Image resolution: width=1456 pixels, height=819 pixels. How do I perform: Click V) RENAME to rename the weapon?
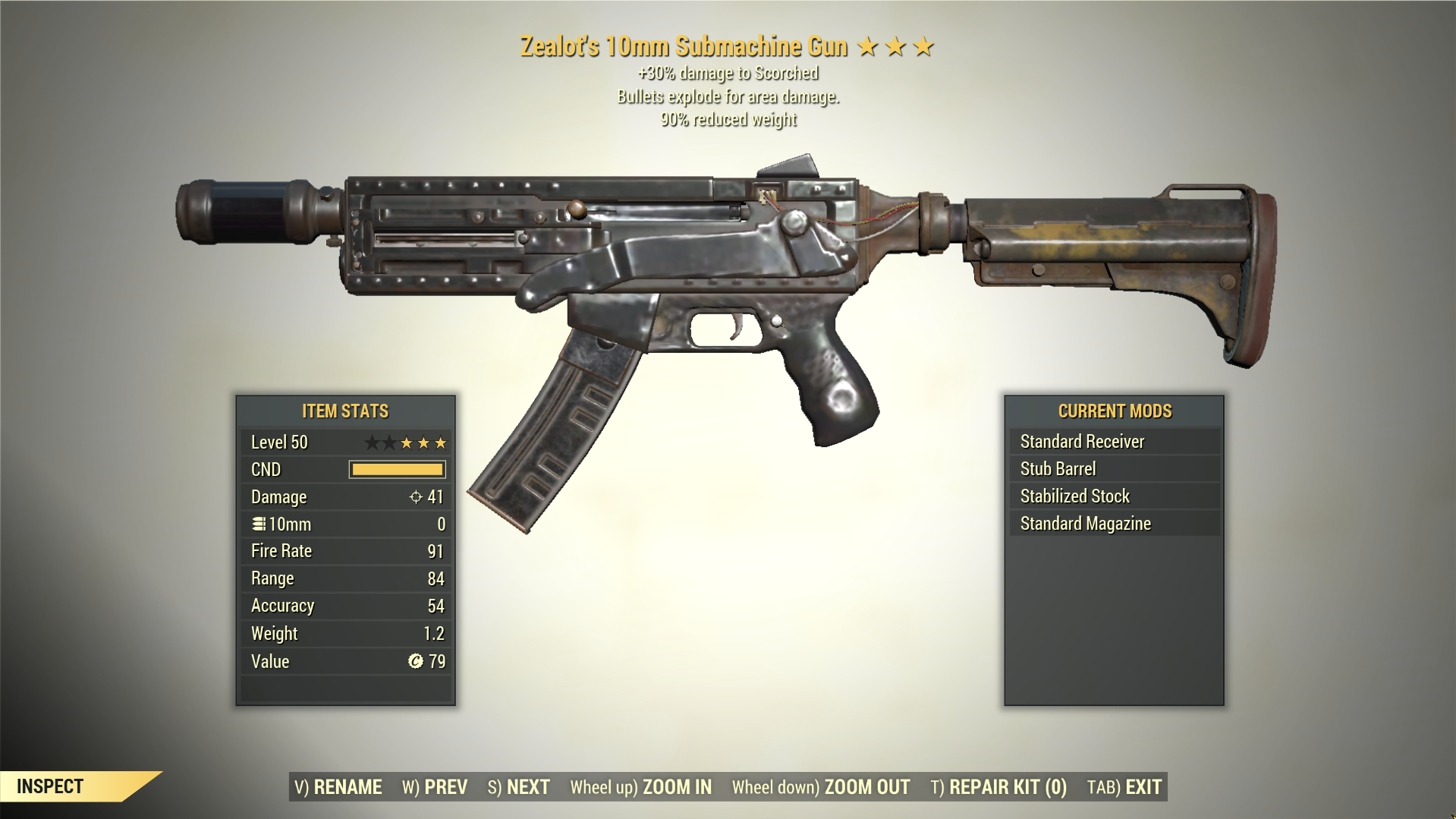338,787
